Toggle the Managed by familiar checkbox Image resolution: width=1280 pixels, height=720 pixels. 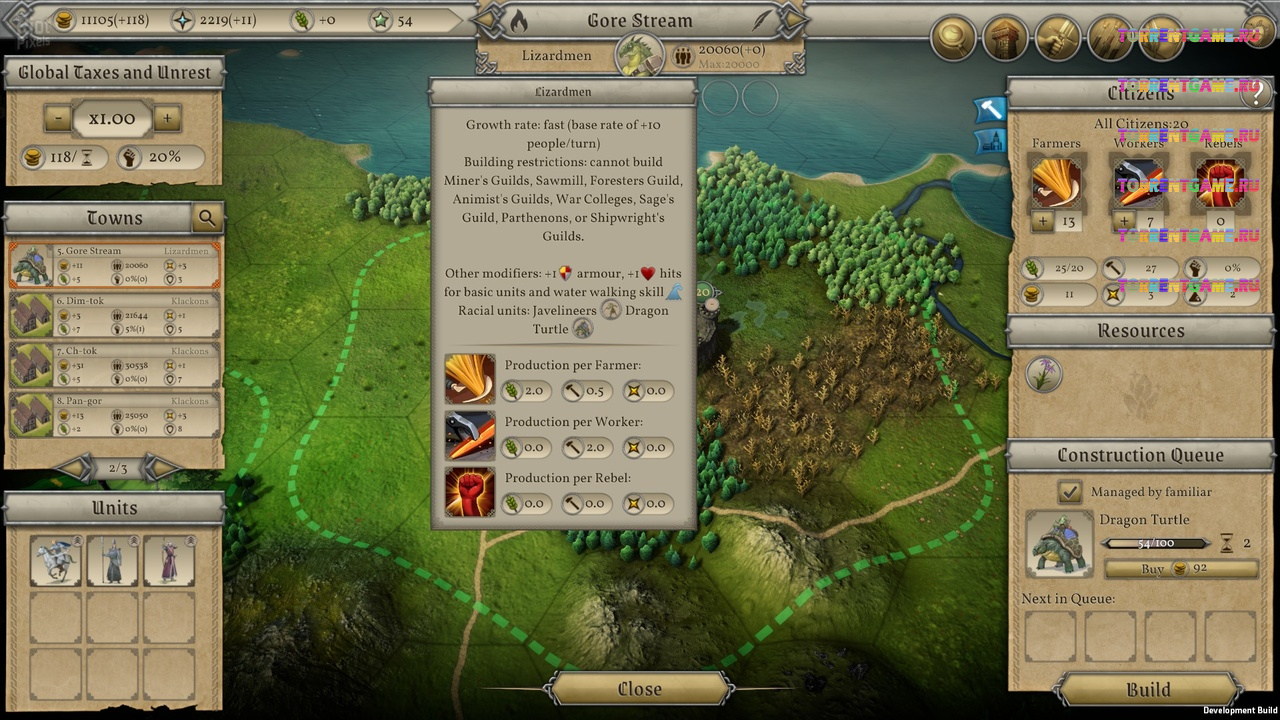[x=1070, y=492]
